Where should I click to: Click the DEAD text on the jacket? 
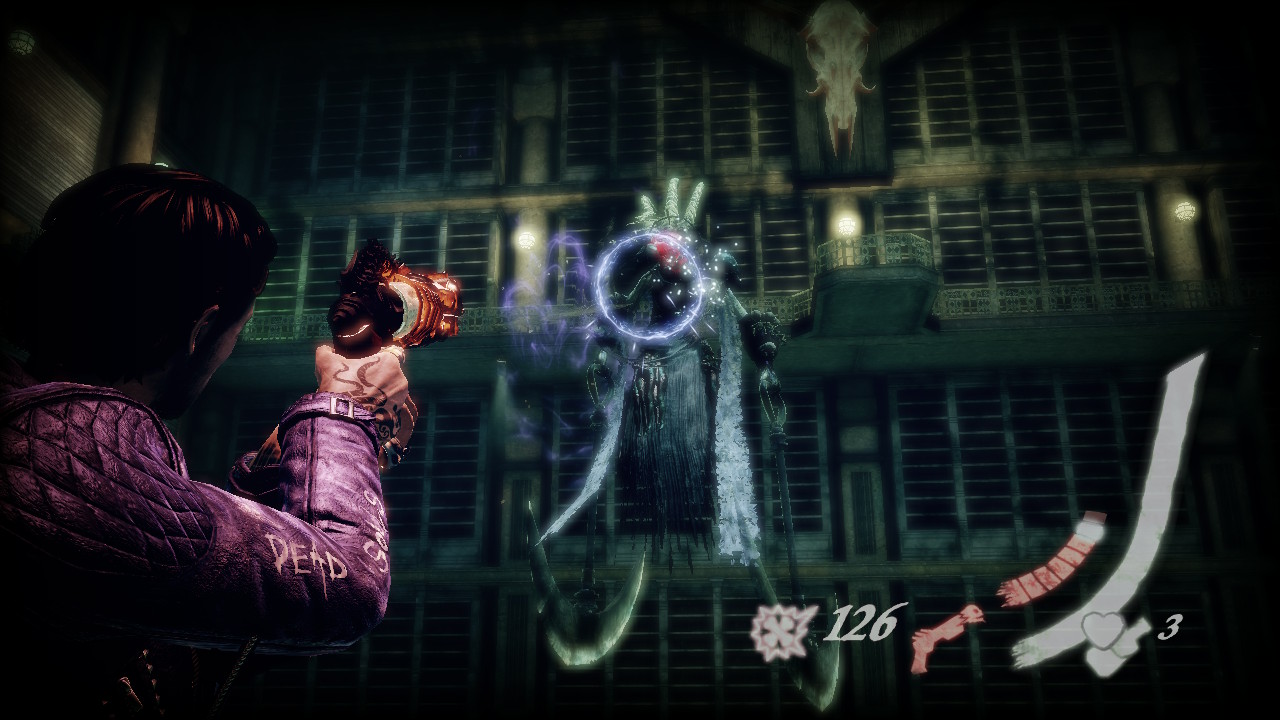[310, 558]
